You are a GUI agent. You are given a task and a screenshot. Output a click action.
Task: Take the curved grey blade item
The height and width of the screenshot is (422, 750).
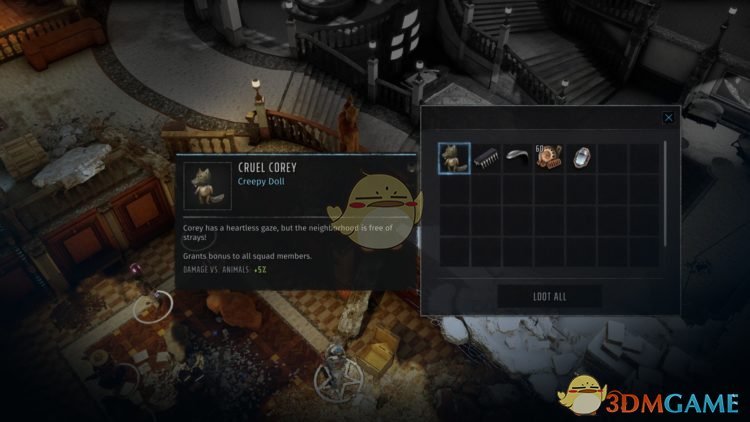point(518,157)
